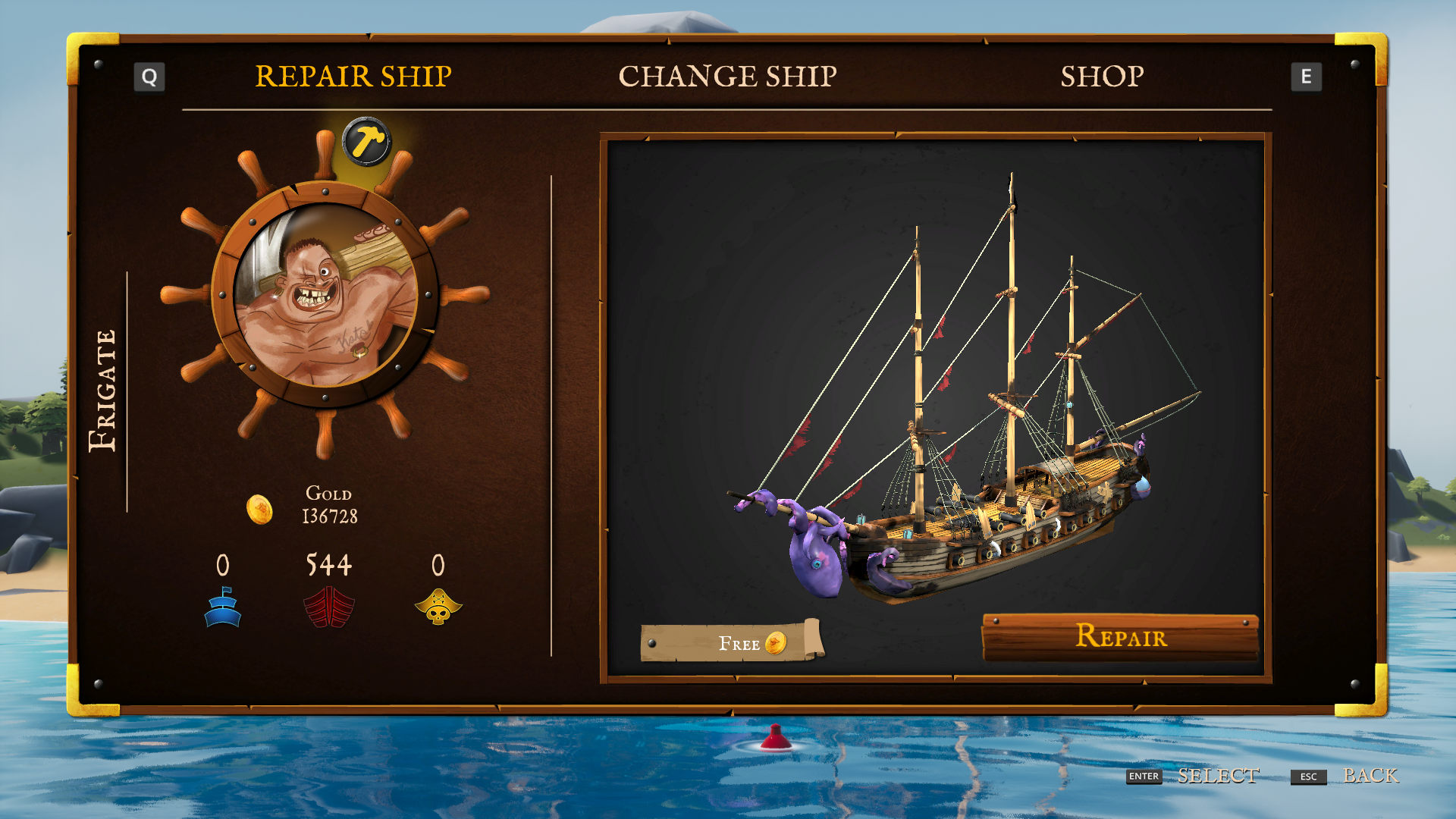Click the coin icon on the Free price banner
The height and width of the screenshot is (819, 1456).
coord(775,644)
